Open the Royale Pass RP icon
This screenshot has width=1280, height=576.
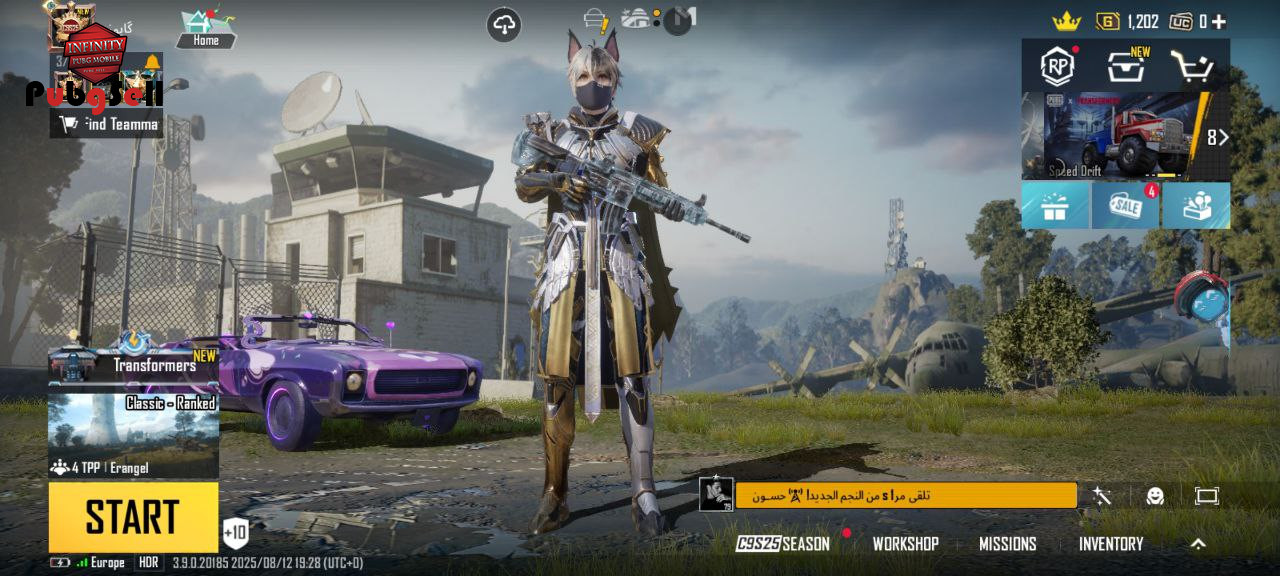point(1057,66)
